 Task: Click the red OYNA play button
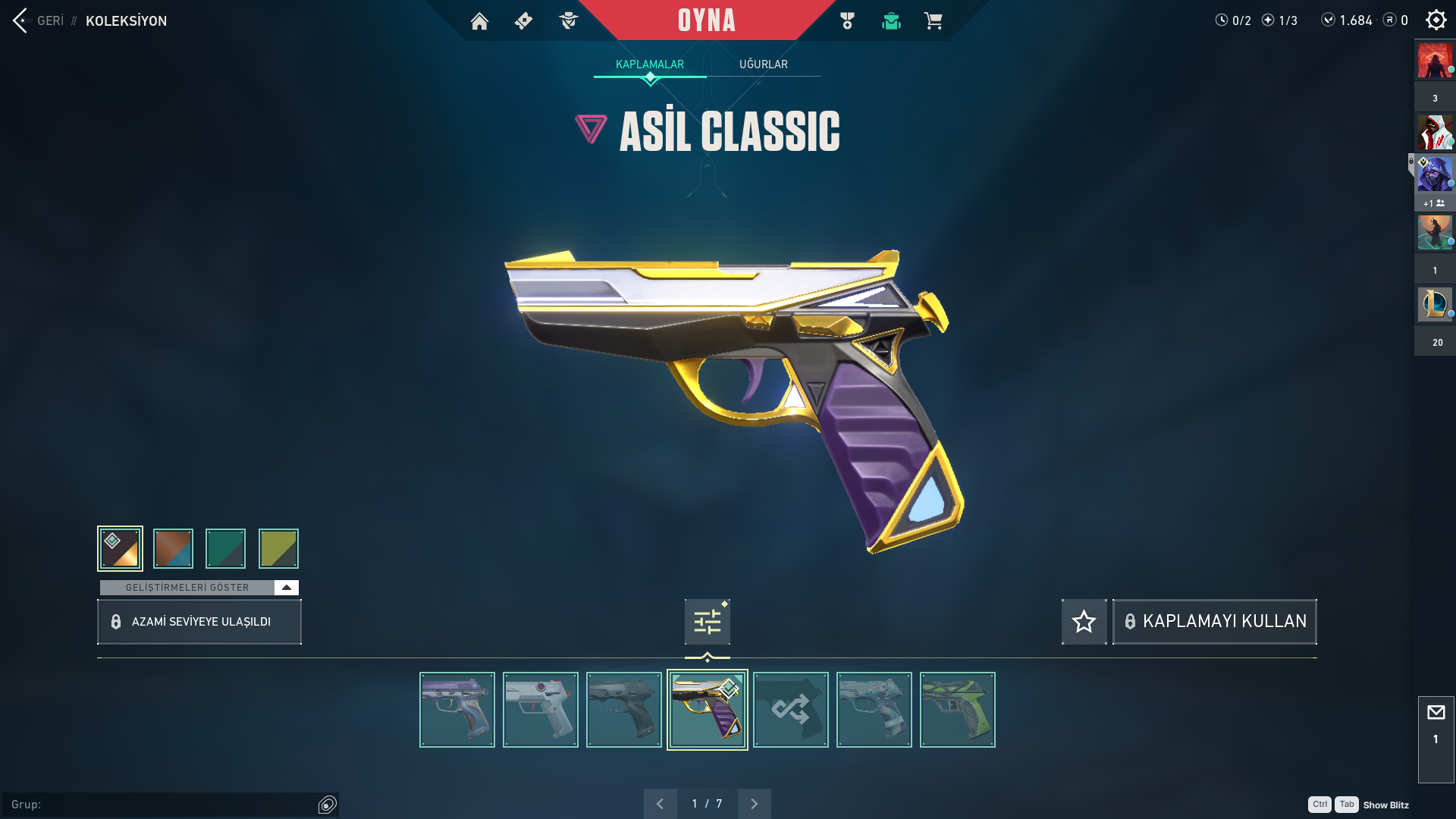(x=706, y=20)
